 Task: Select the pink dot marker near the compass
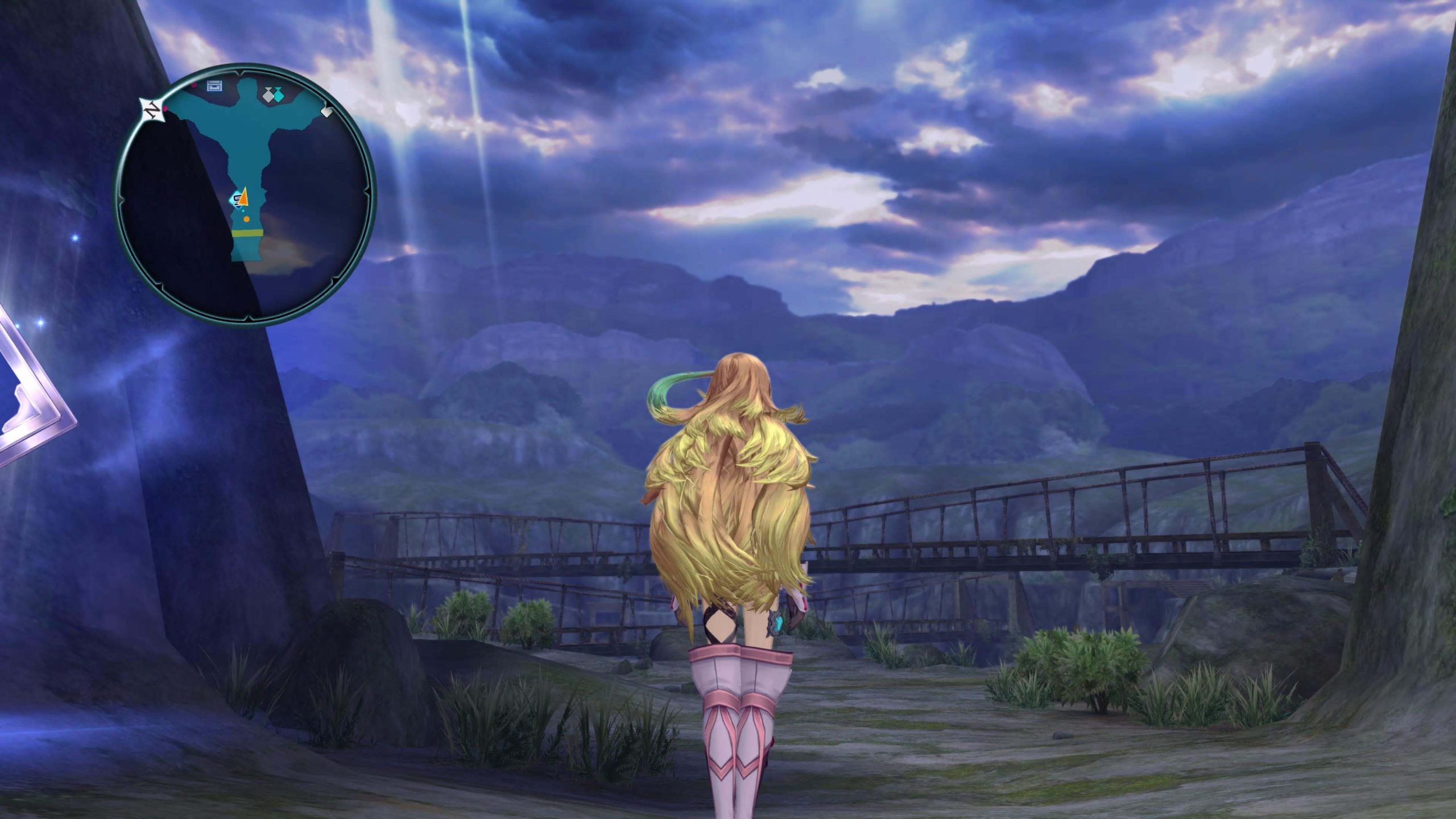click(164, 108)
